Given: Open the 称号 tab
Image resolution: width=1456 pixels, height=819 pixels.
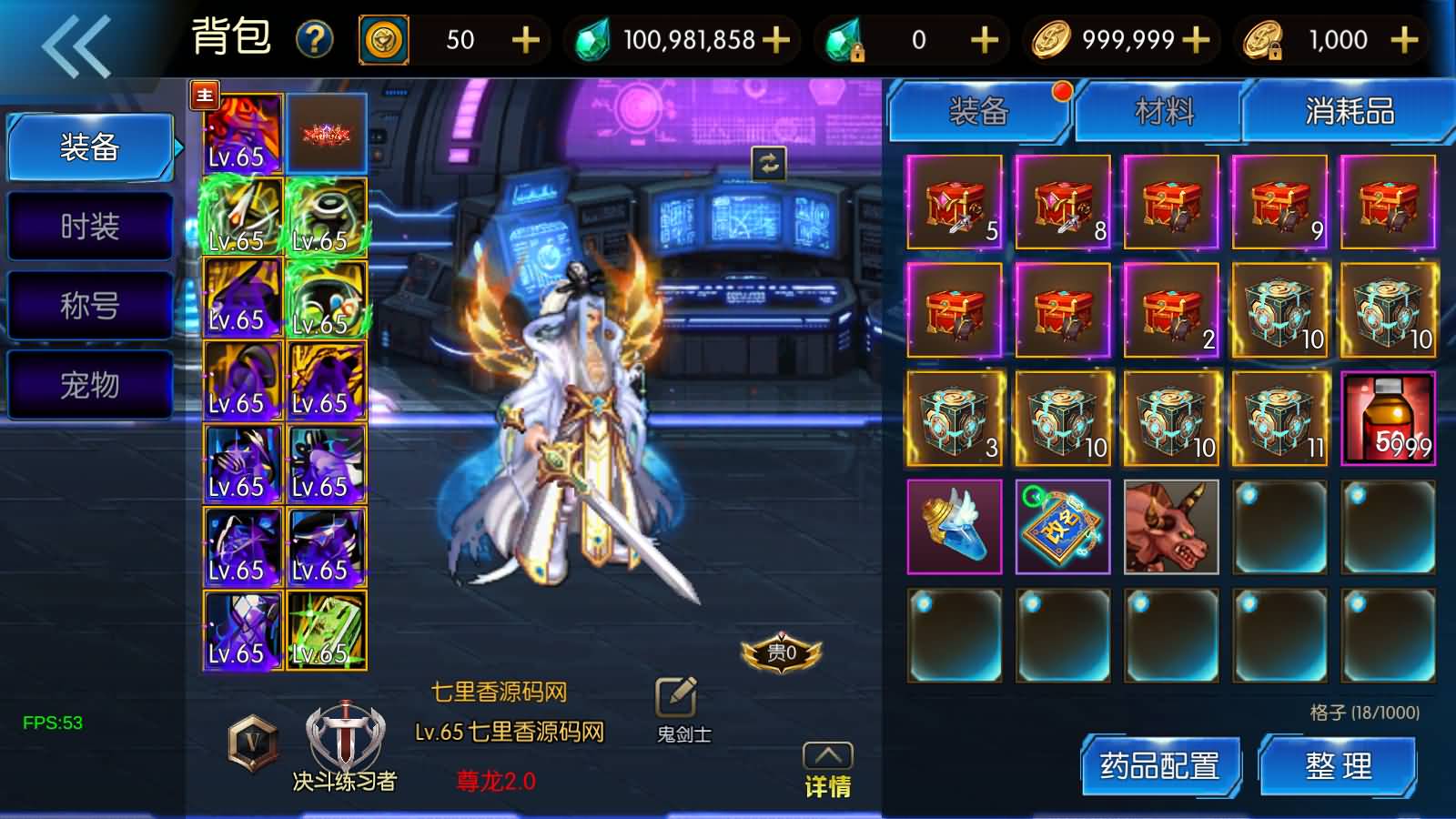Looking at the screenshot, I should 88,305.
